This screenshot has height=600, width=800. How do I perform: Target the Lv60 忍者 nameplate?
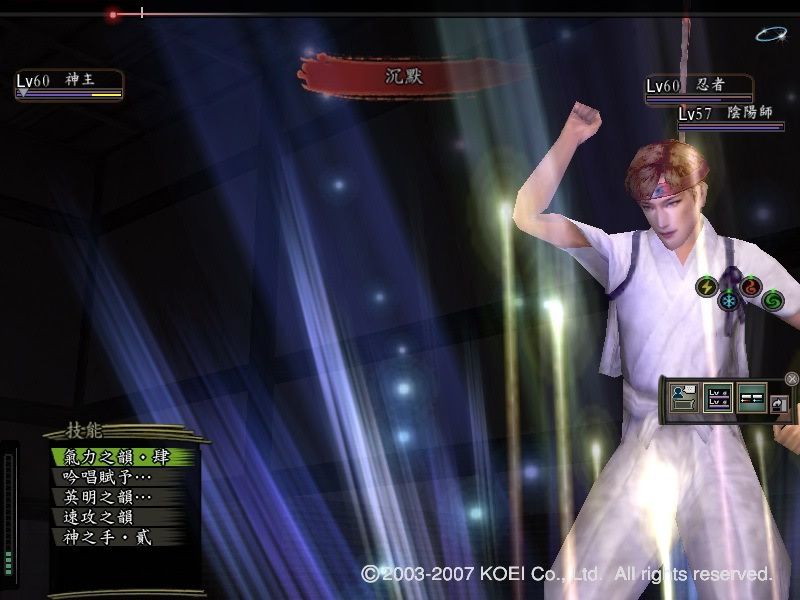pyautogui.click(x=698, y=88)
